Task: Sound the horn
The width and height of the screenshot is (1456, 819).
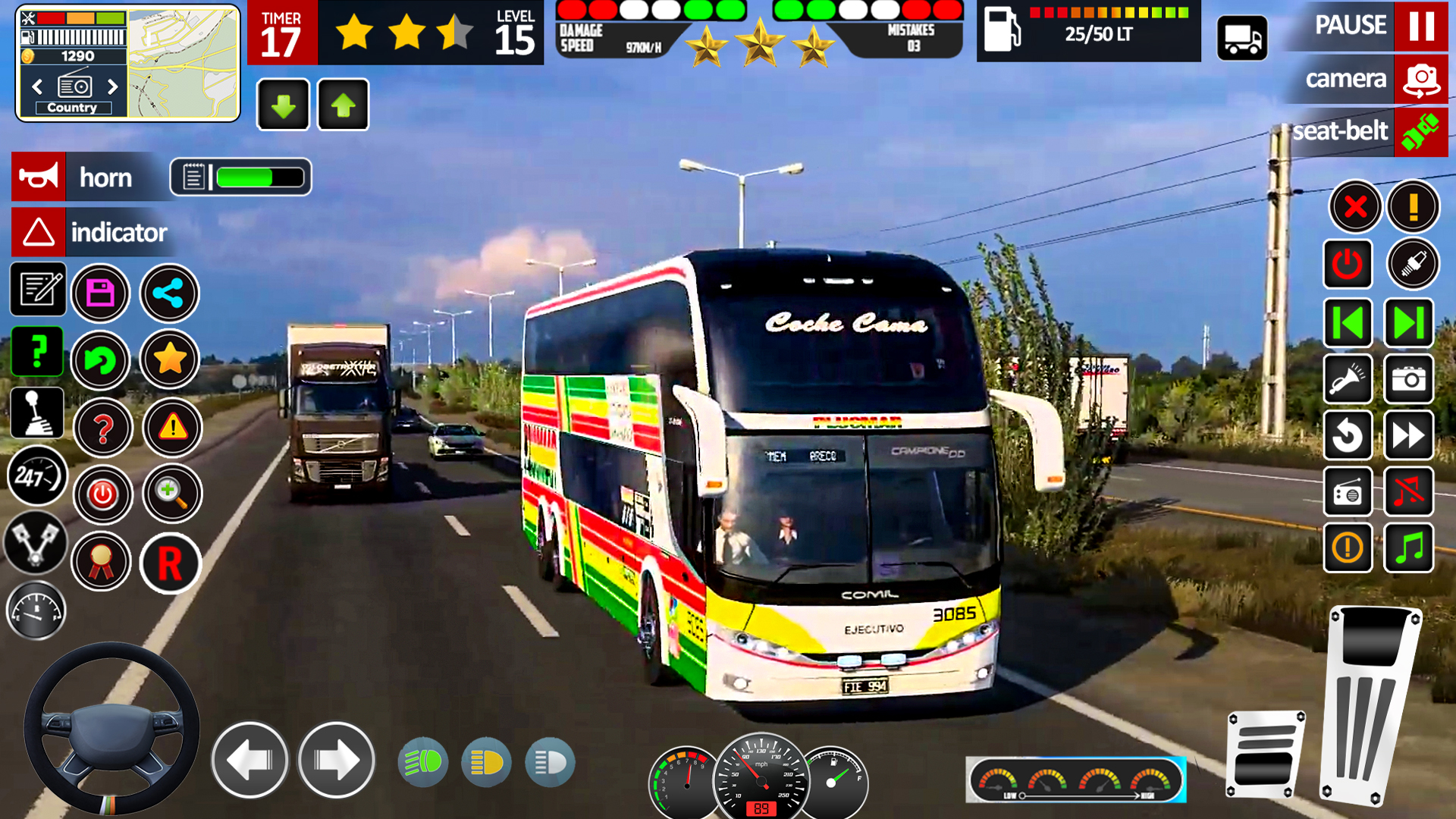Action: [39, 177]
